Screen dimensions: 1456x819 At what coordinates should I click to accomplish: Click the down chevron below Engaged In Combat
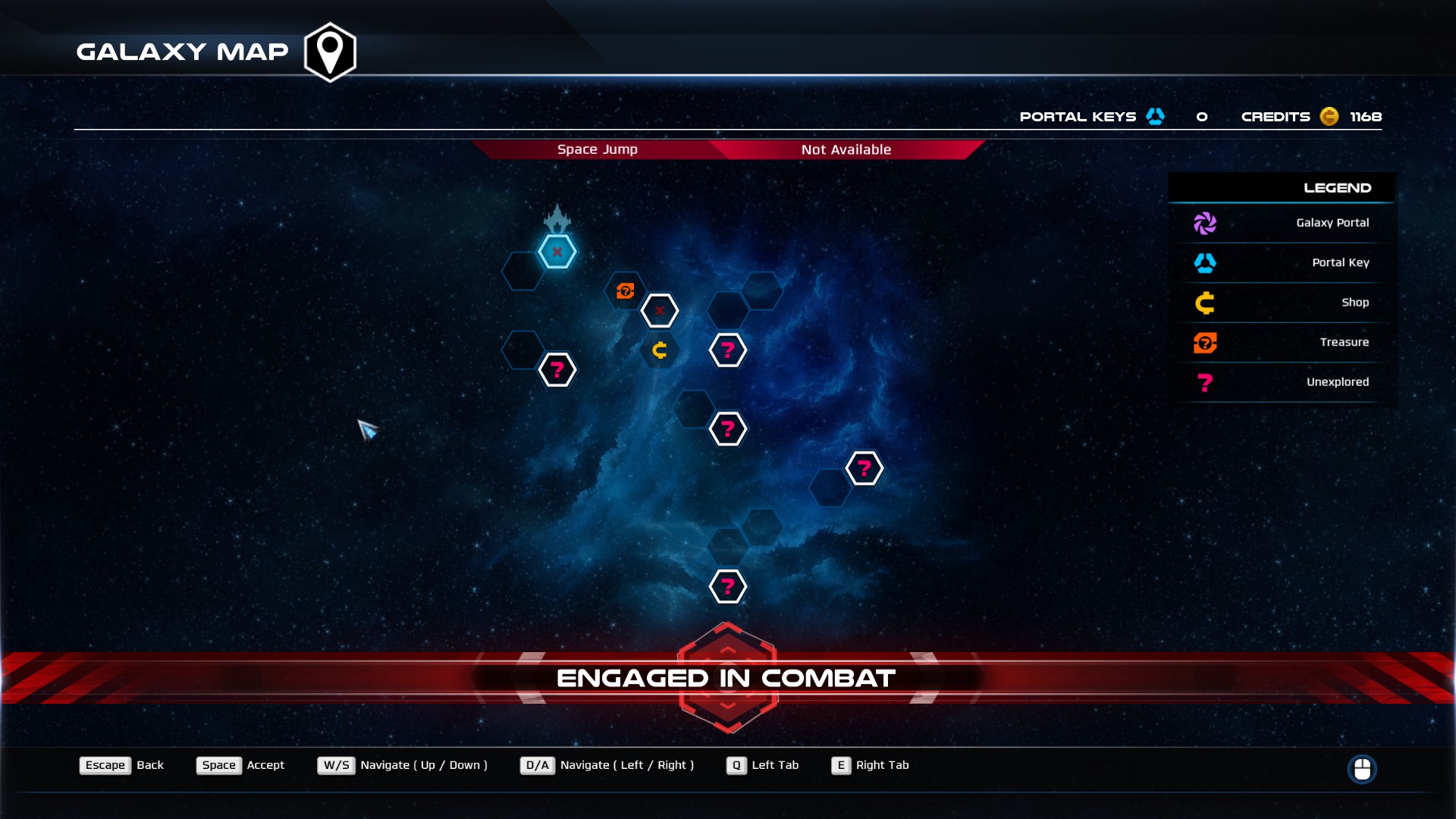pos(727,703)
